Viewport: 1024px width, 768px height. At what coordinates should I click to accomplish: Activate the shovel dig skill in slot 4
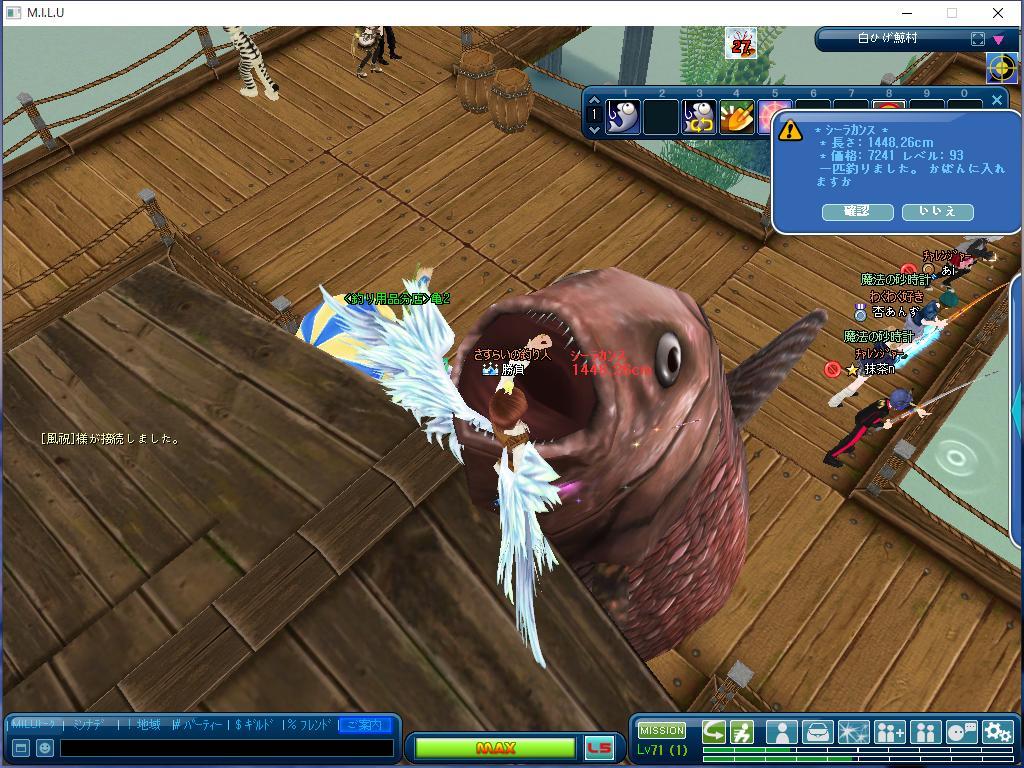pos(737,118)
